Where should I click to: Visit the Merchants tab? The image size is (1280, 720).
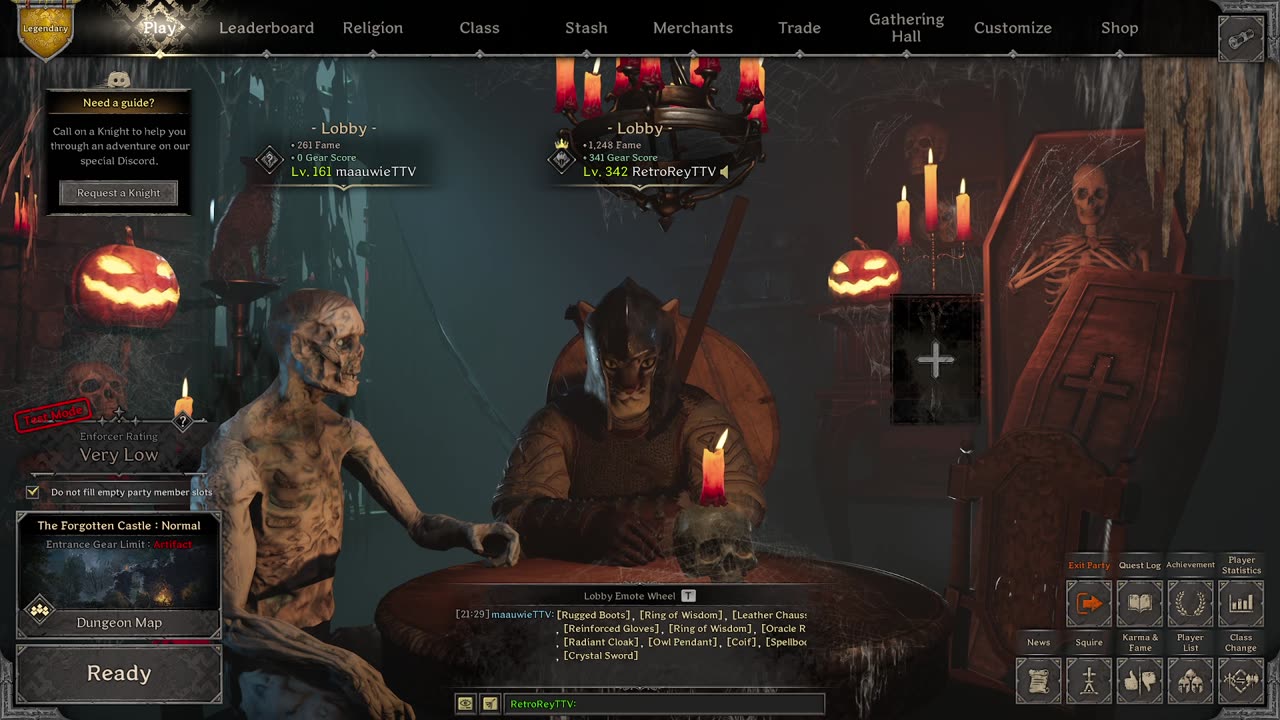click(x=693, y=28)
